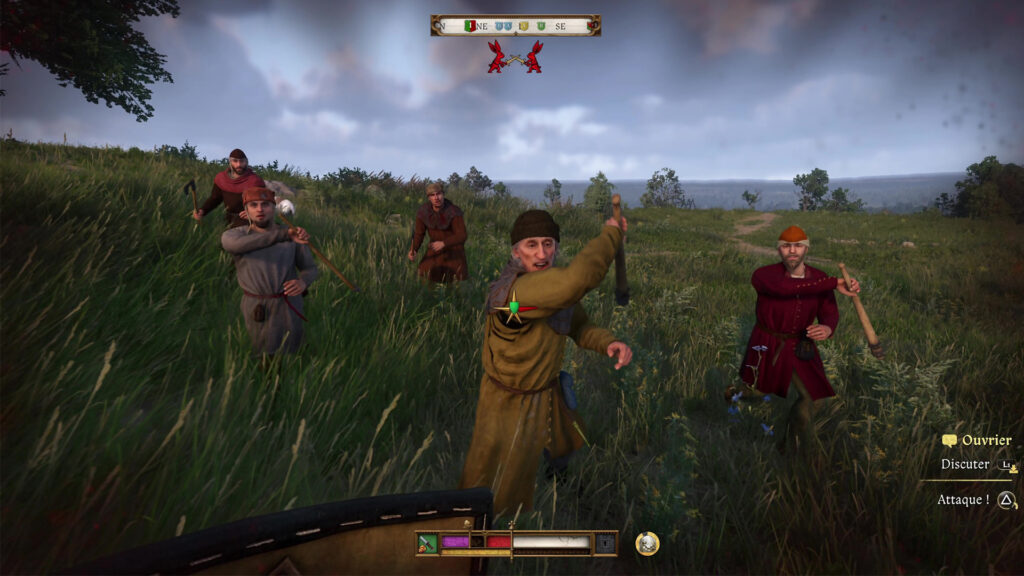The width and height of the screenshot is (1024, 576).
Task: Click the crossed-swords red rabbits combat icon
Action: [515, 57]
